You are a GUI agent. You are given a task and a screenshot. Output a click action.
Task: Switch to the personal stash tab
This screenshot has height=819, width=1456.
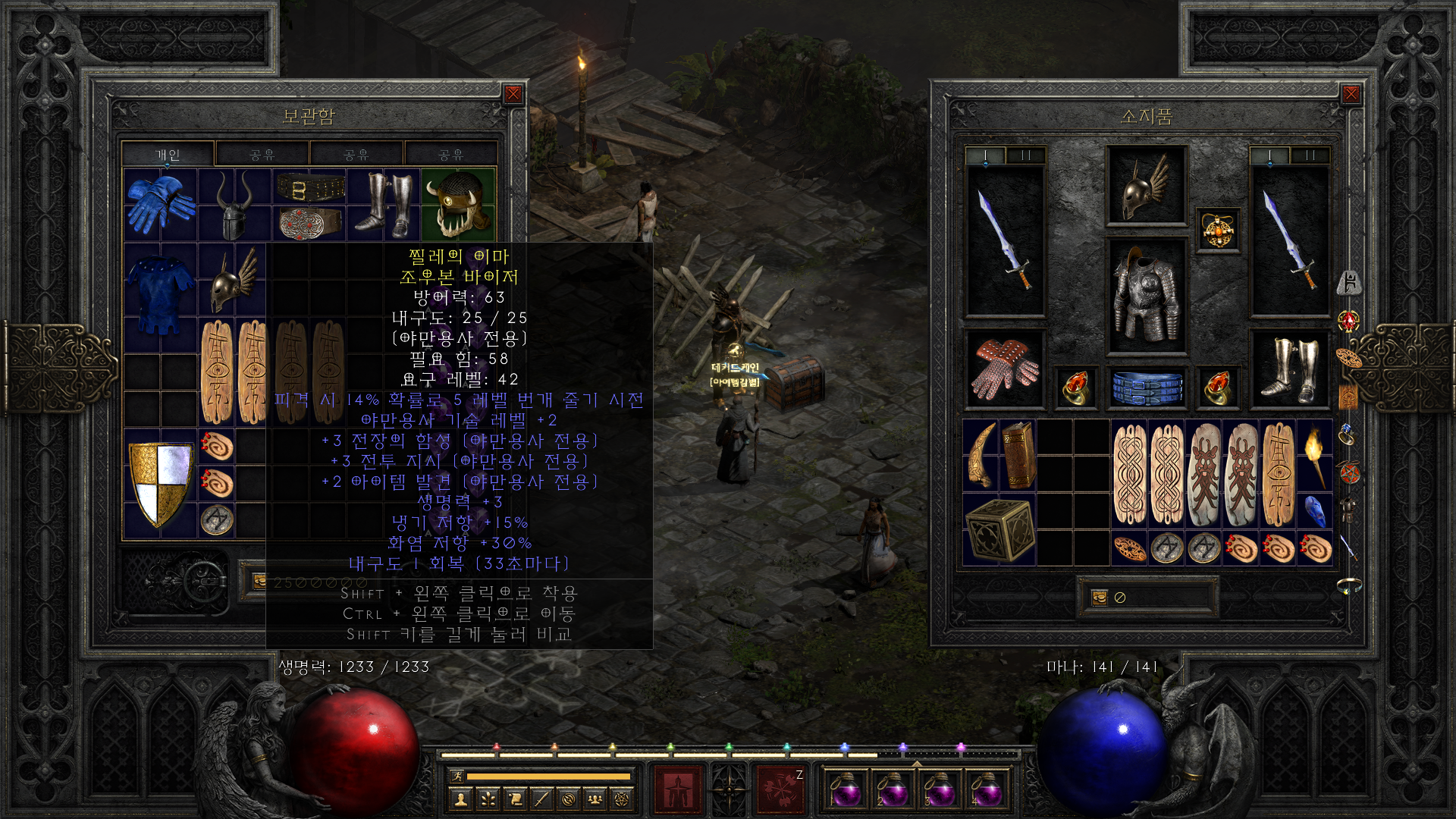pos(168,155)
